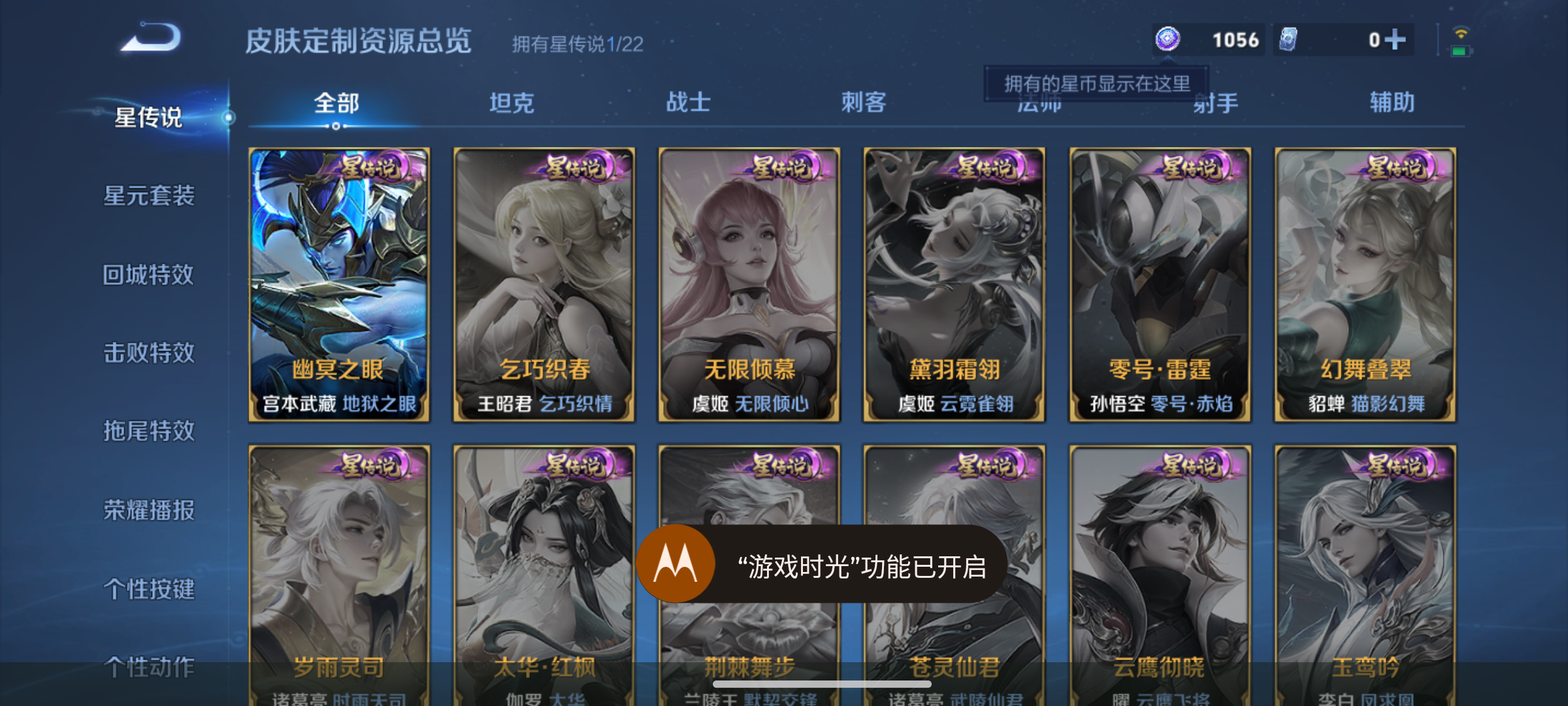Switch to the 刺客 category tab

864,103
